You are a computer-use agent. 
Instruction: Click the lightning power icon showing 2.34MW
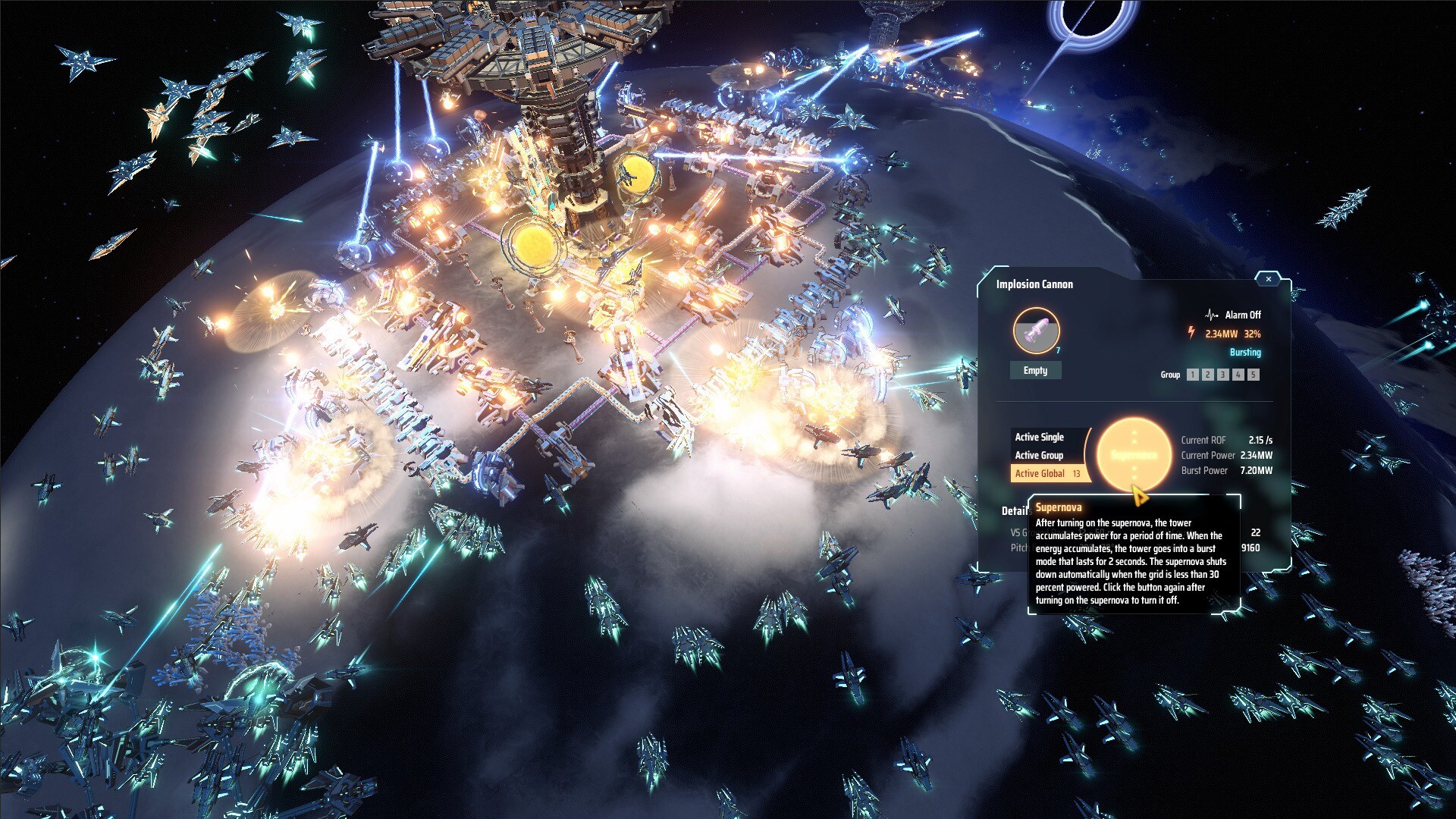tap(1191, 333)
